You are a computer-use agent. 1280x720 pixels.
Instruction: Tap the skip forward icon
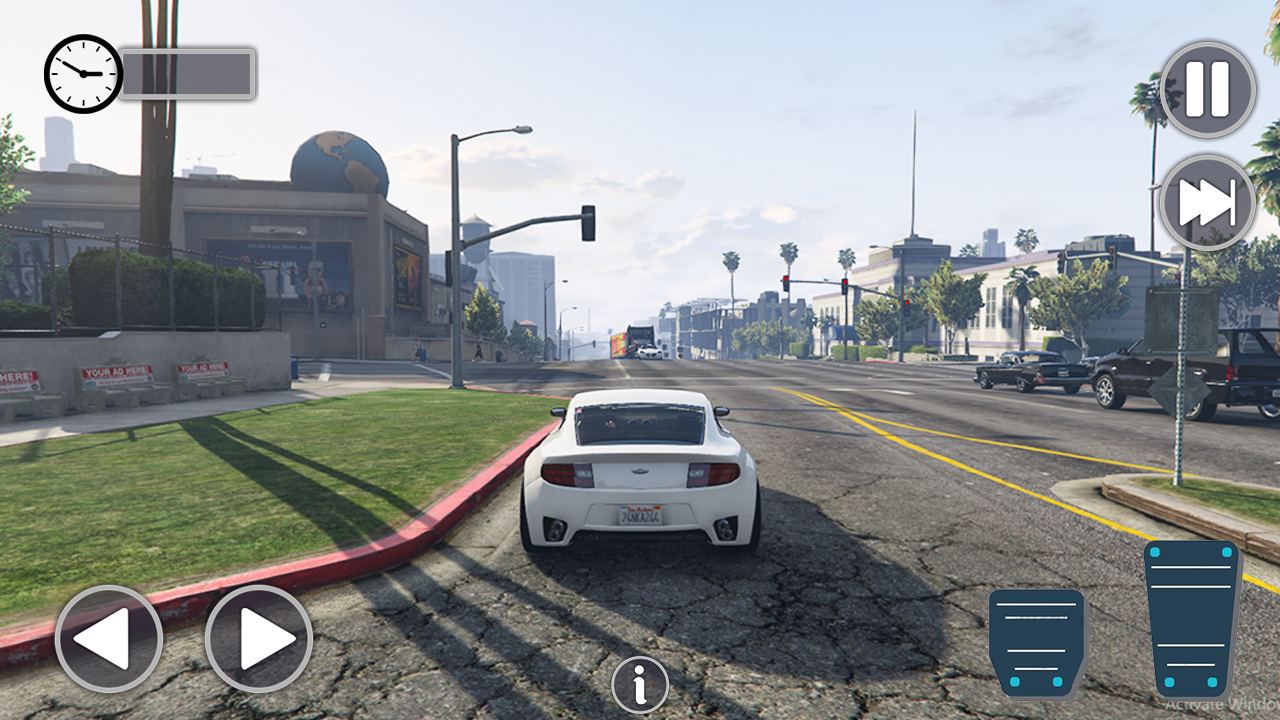coord(1205,201)
